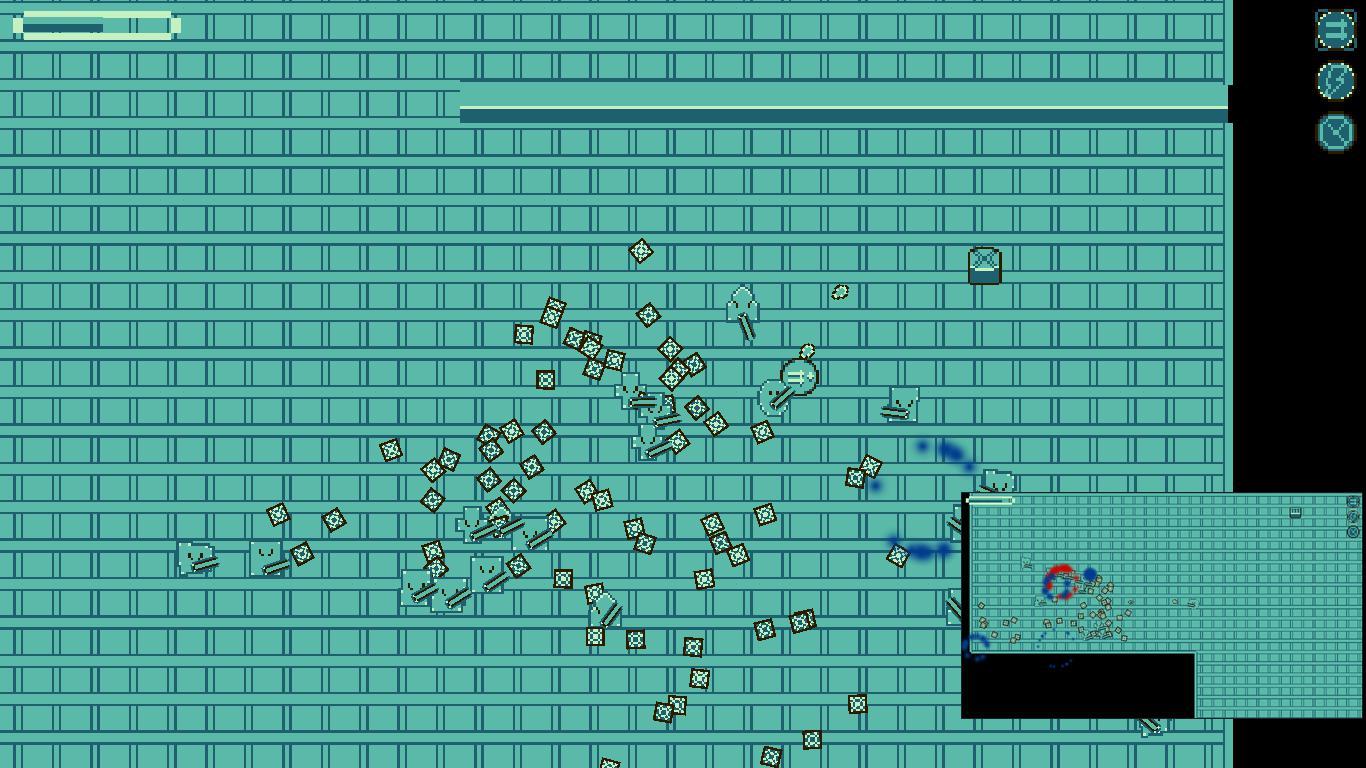Click the ghost-shaped figure above the player
Image resolution: width=1366 pixels, height=768 pixels.
click(x=744, y=305)
